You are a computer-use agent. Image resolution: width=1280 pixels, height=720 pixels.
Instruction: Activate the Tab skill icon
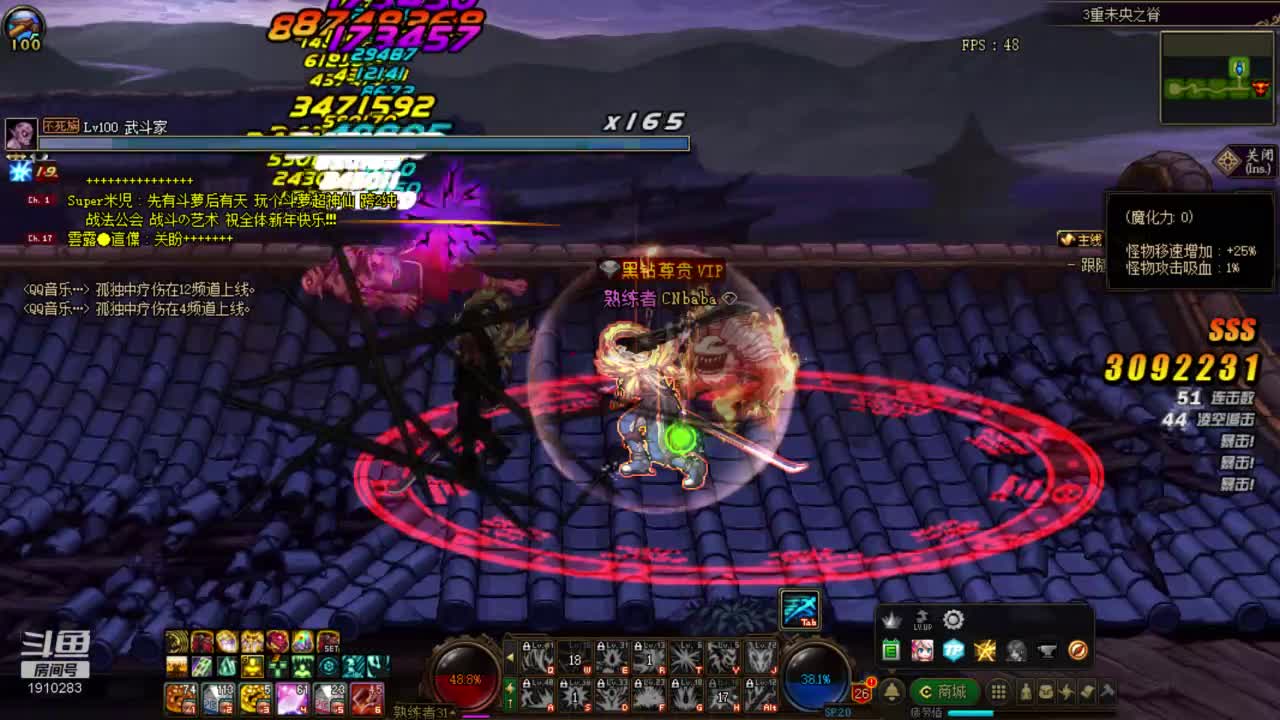pyautogui.click(x=800, y=609)
